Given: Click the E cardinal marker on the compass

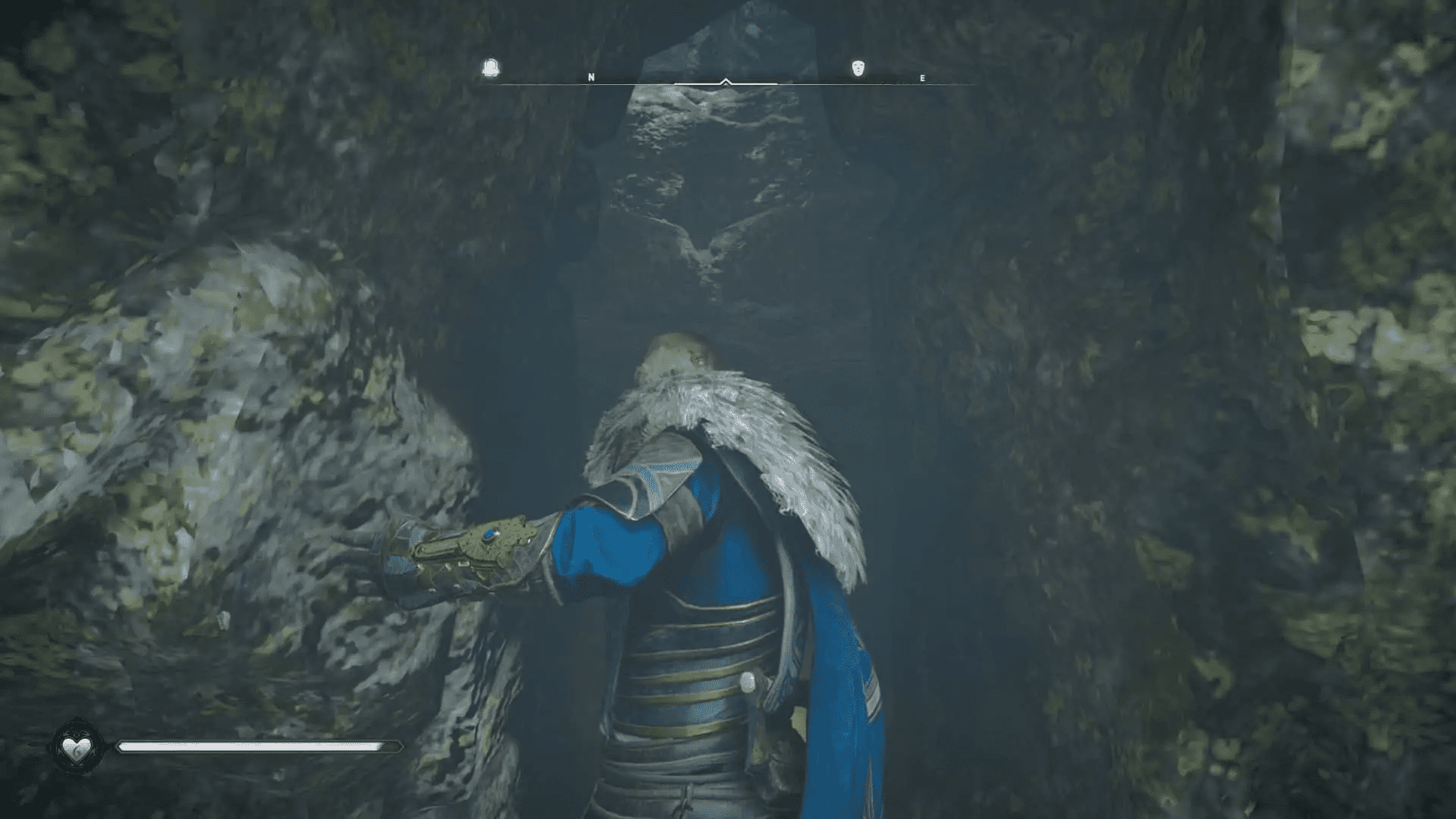Looking at the screenshot, I should pos(922,76).
